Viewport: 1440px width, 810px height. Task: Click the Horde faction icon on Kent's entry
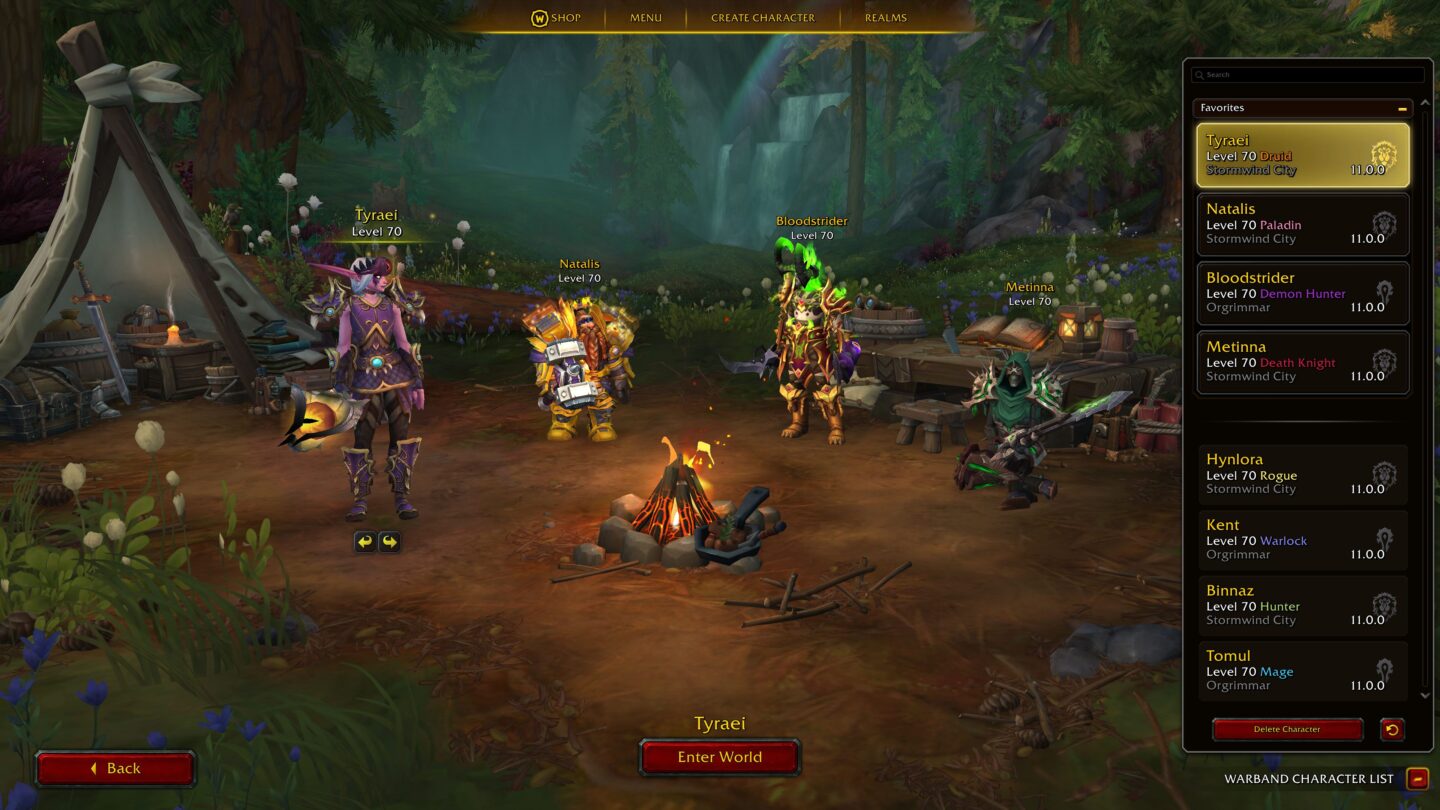click(x=1384, y=537)
